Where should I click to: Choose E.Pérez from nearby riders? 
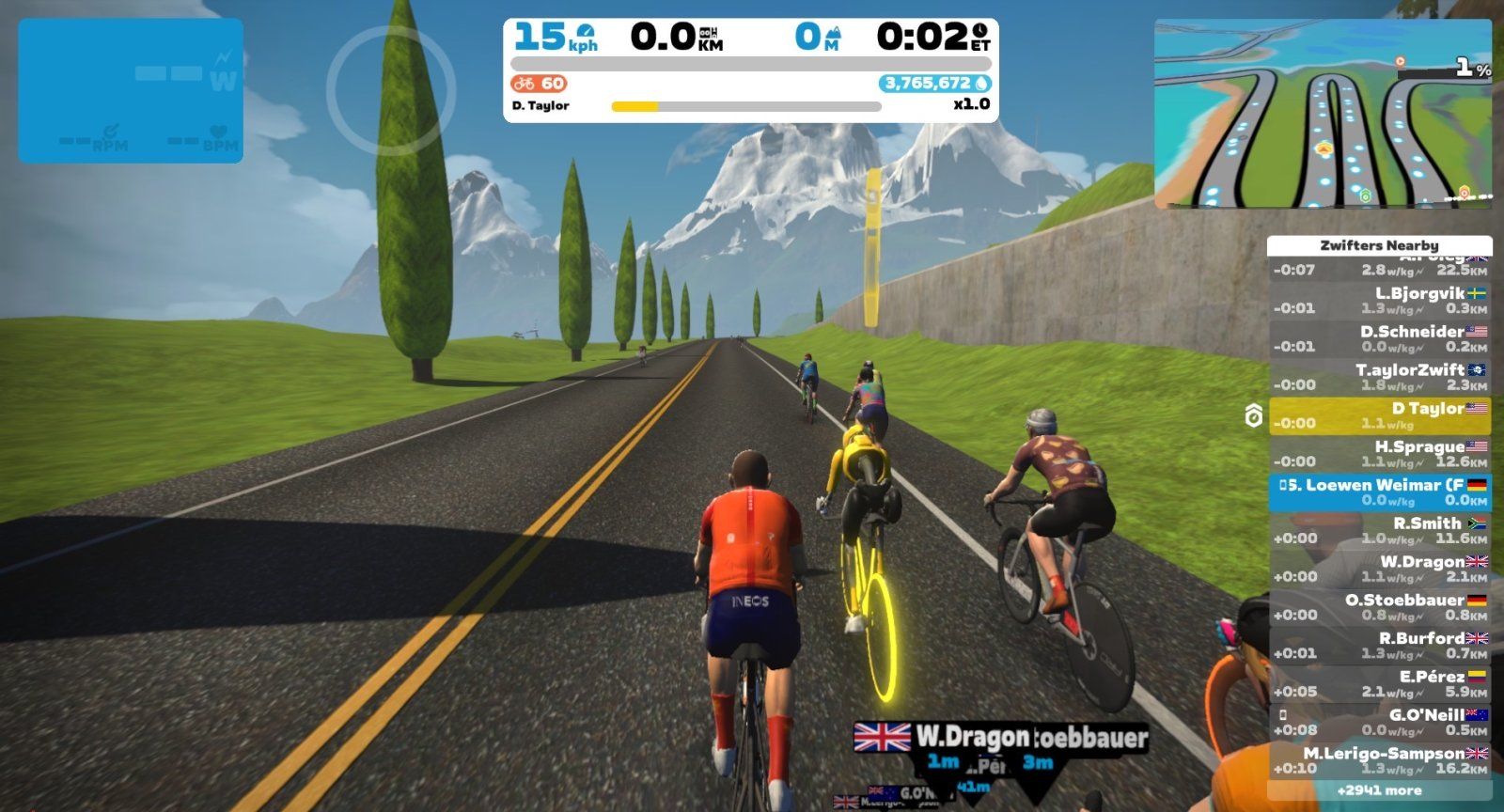pyautogui.click(x=1379, y=684)
